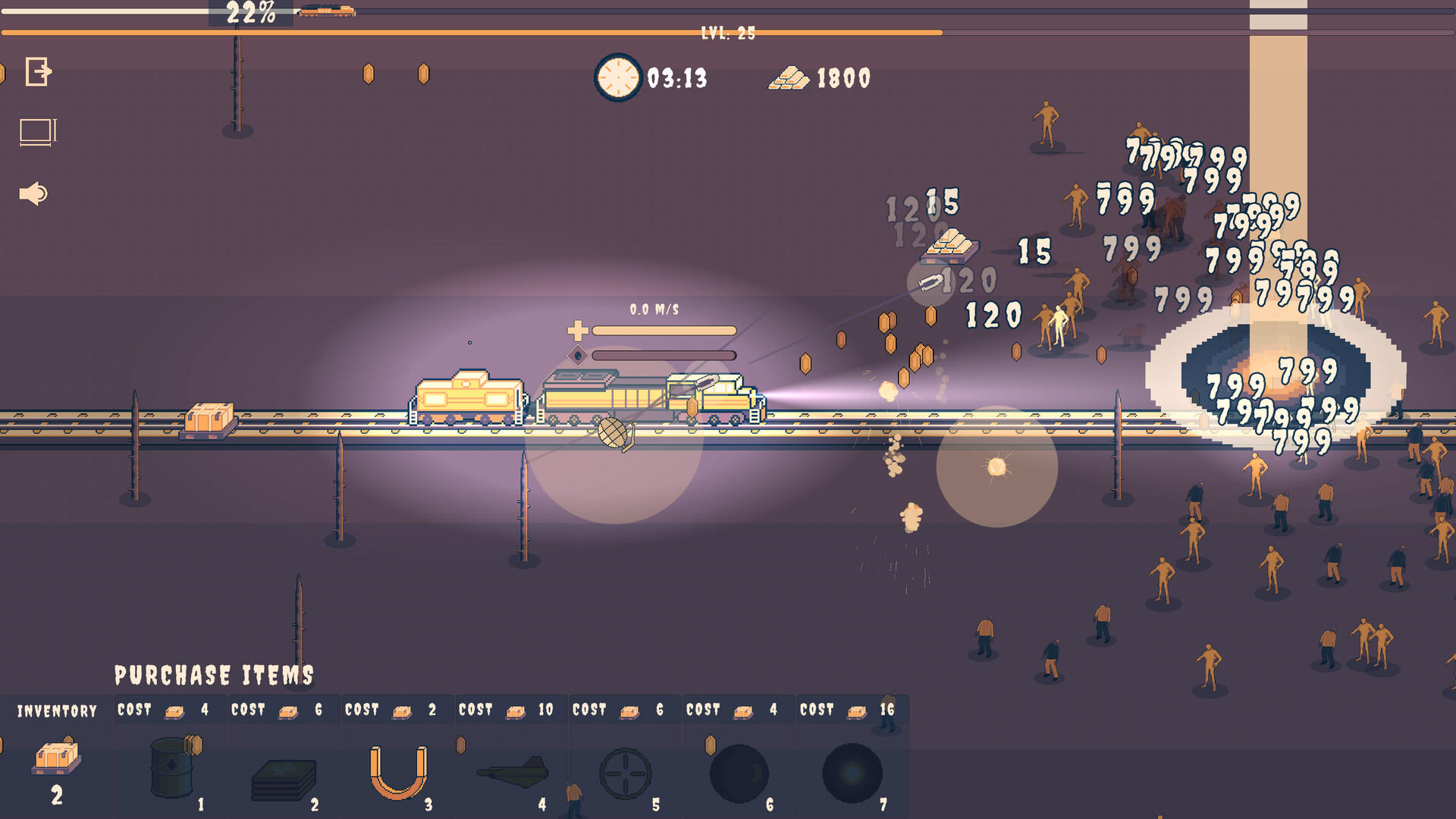Expand the Purchase Items heading

tap(215, 673)
